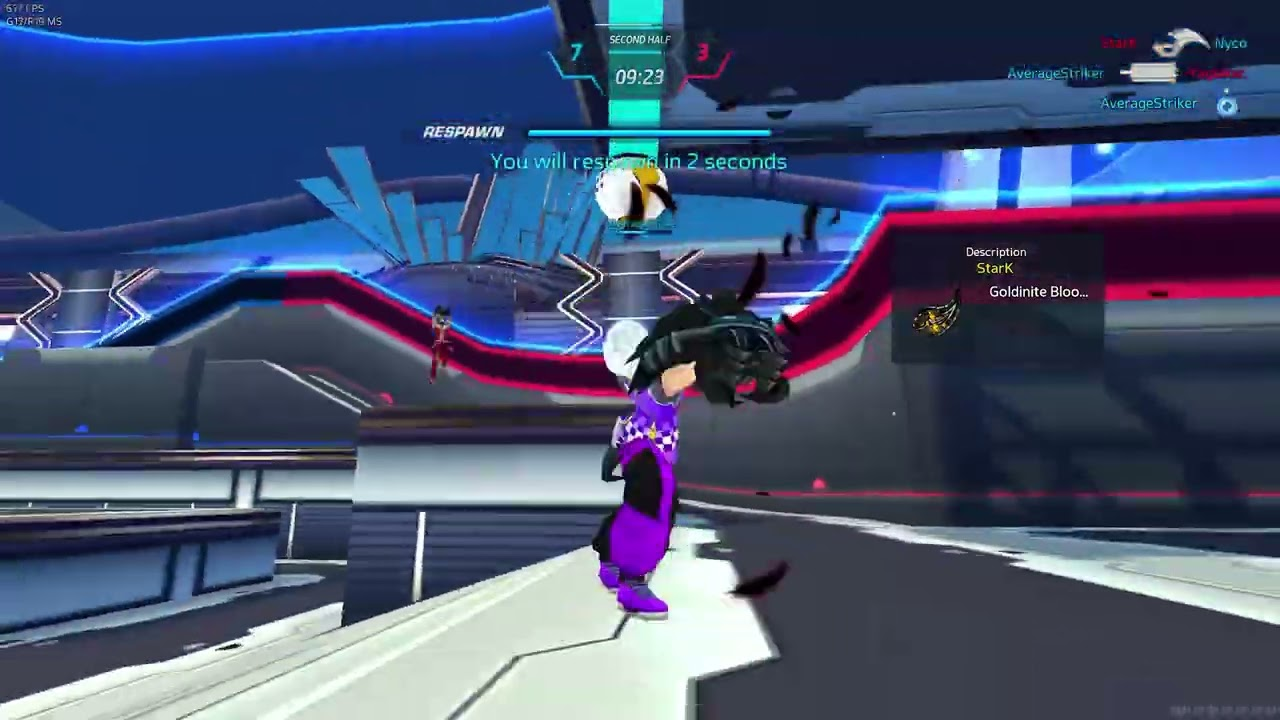The image size is (1280, 720).
Task: Click the golden wing item icon in Description panel
Action: [x=936, y=318]
